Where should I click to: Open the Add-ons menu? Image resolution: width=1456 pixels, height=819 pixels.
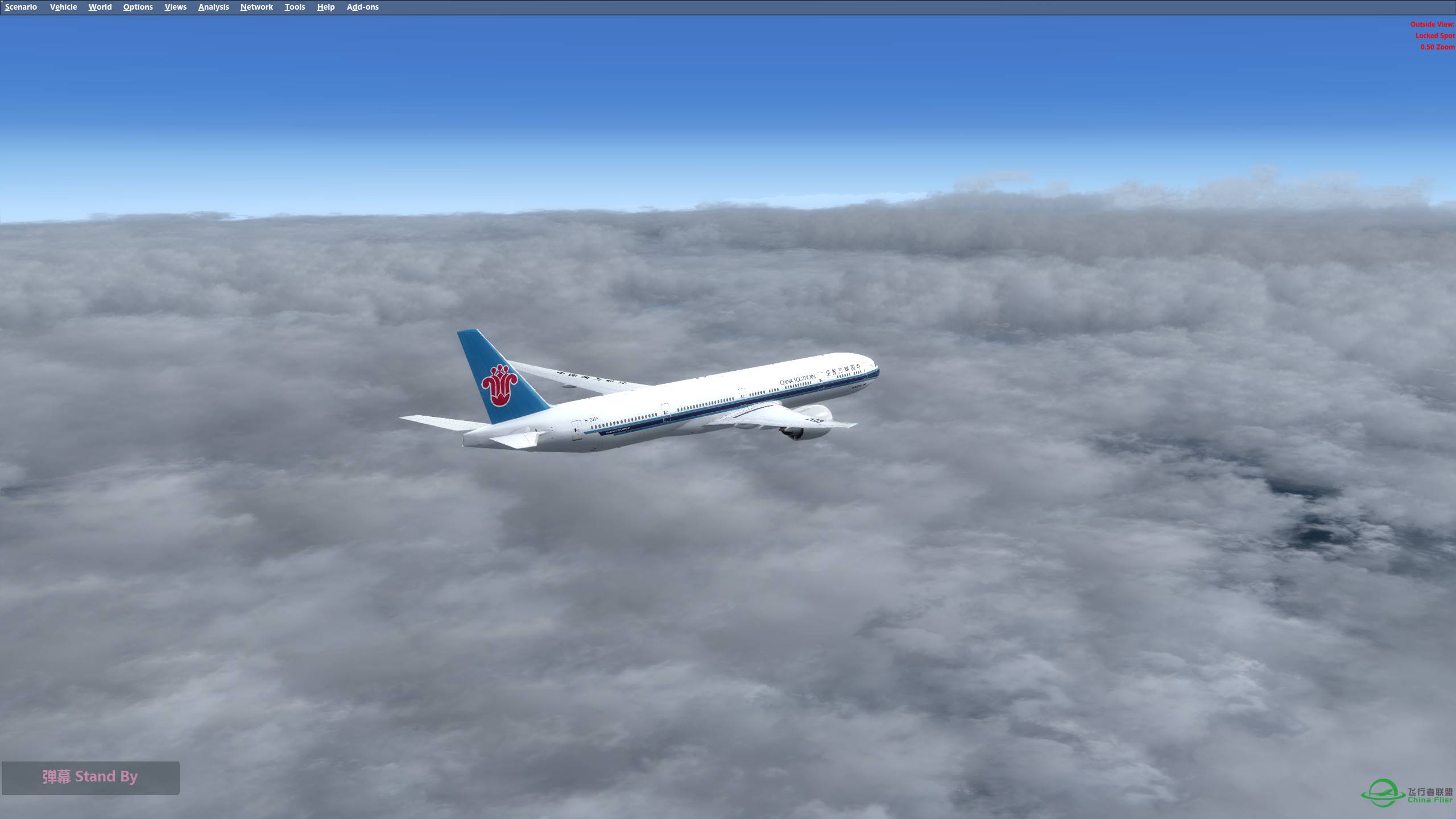coord(362,7)
